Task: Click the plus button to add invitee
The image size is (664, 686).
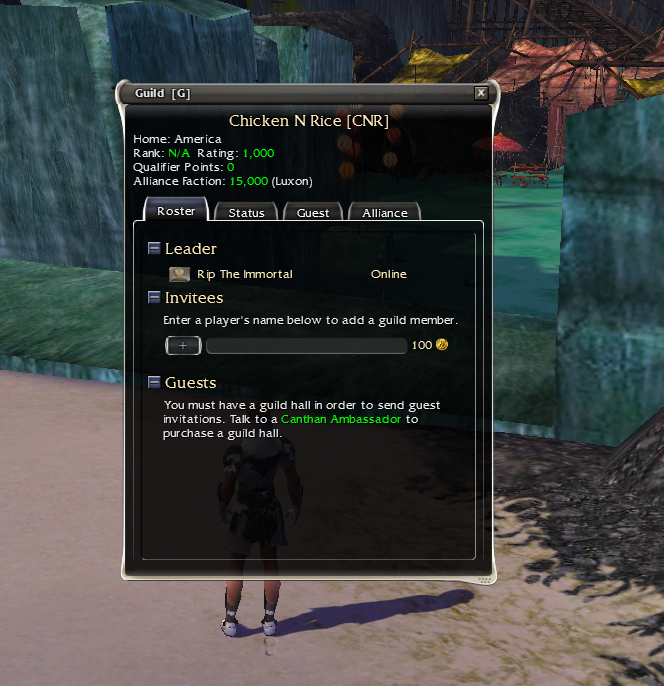Action: [x=183, y=345]
